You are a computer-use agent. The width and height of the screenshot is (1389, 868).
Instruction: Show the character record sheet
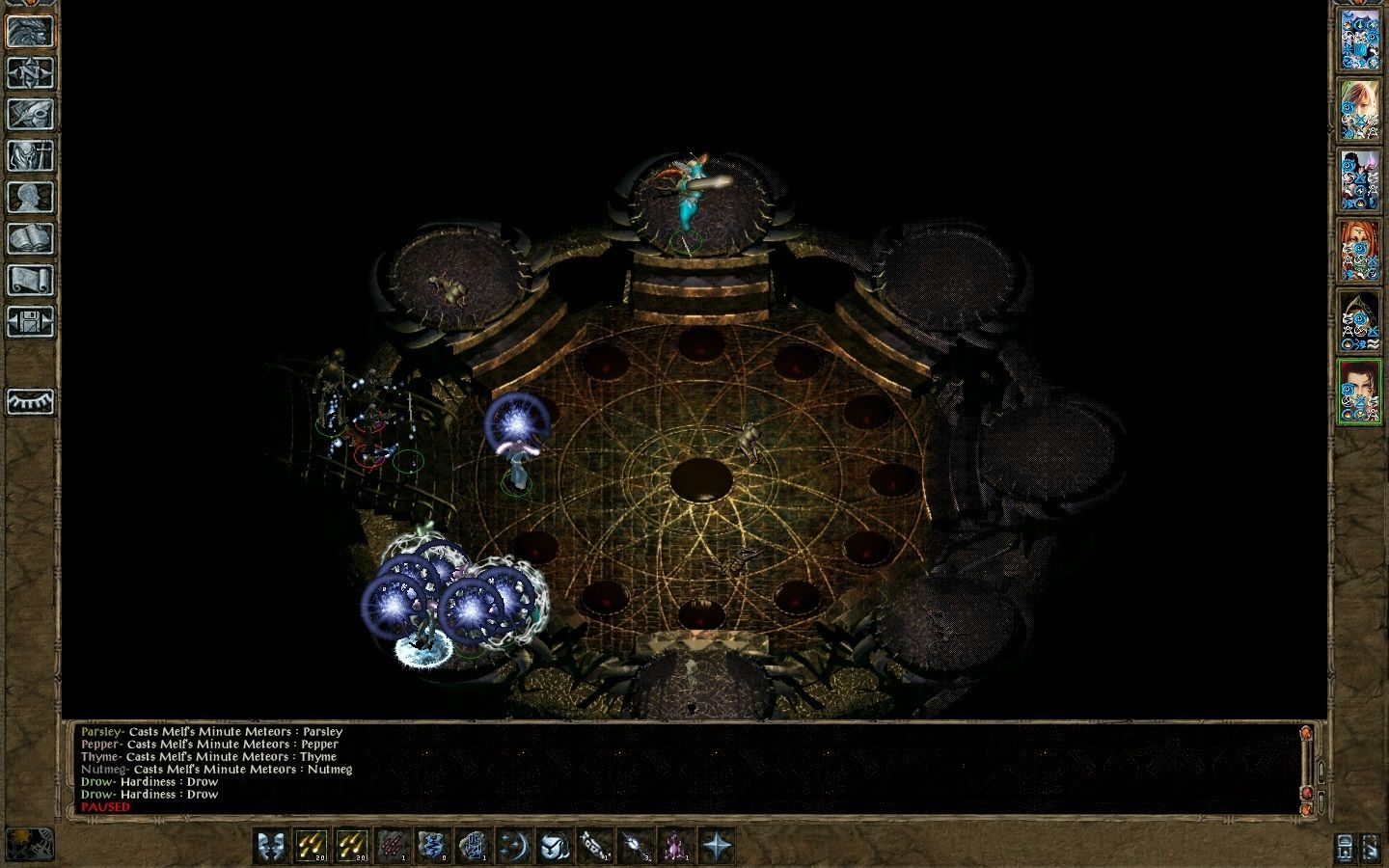point(30,197)
